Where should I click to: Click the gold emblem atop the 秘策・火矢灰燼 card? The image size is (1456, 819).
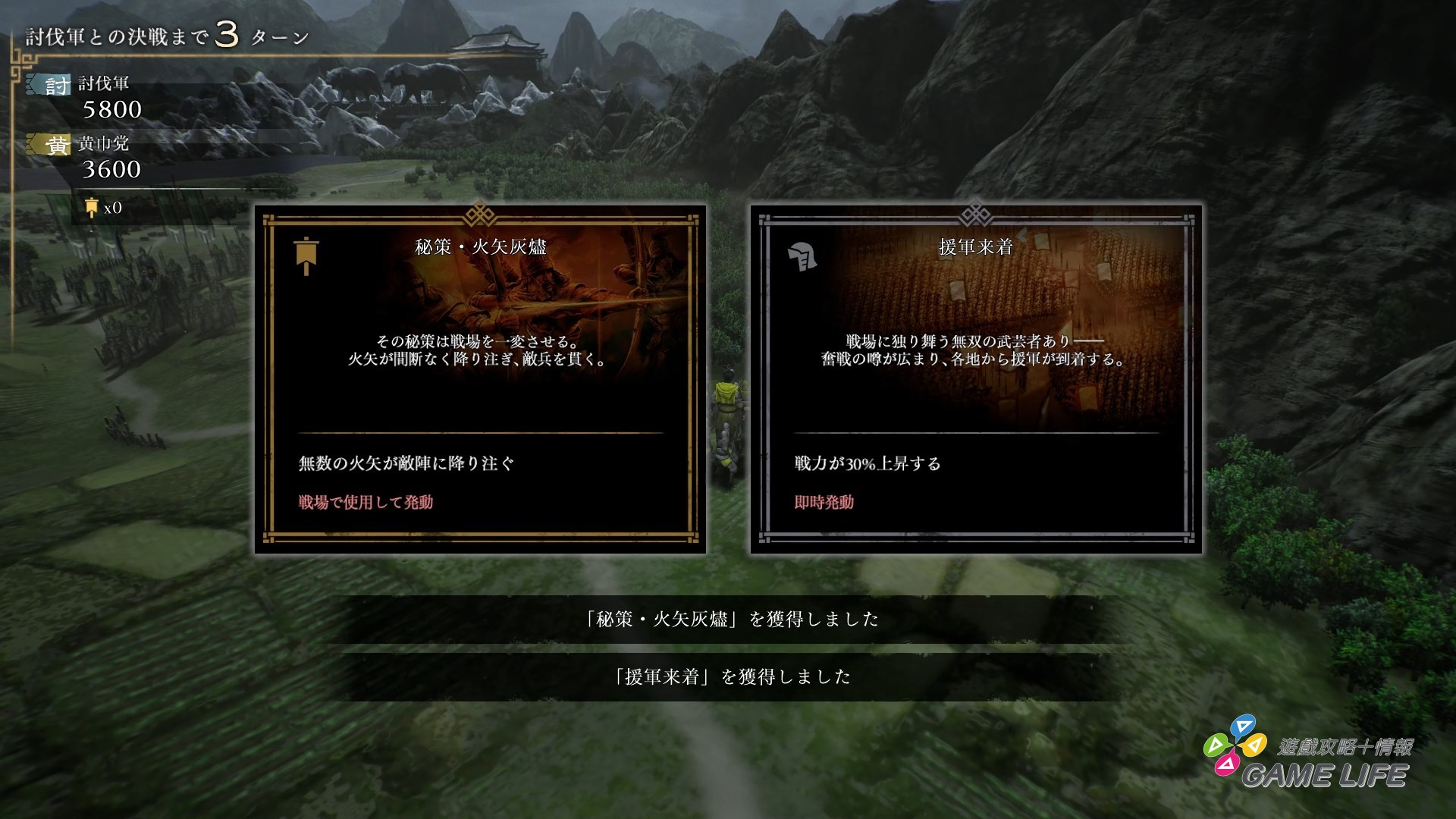pyautogui.click(x=479, y=213)
